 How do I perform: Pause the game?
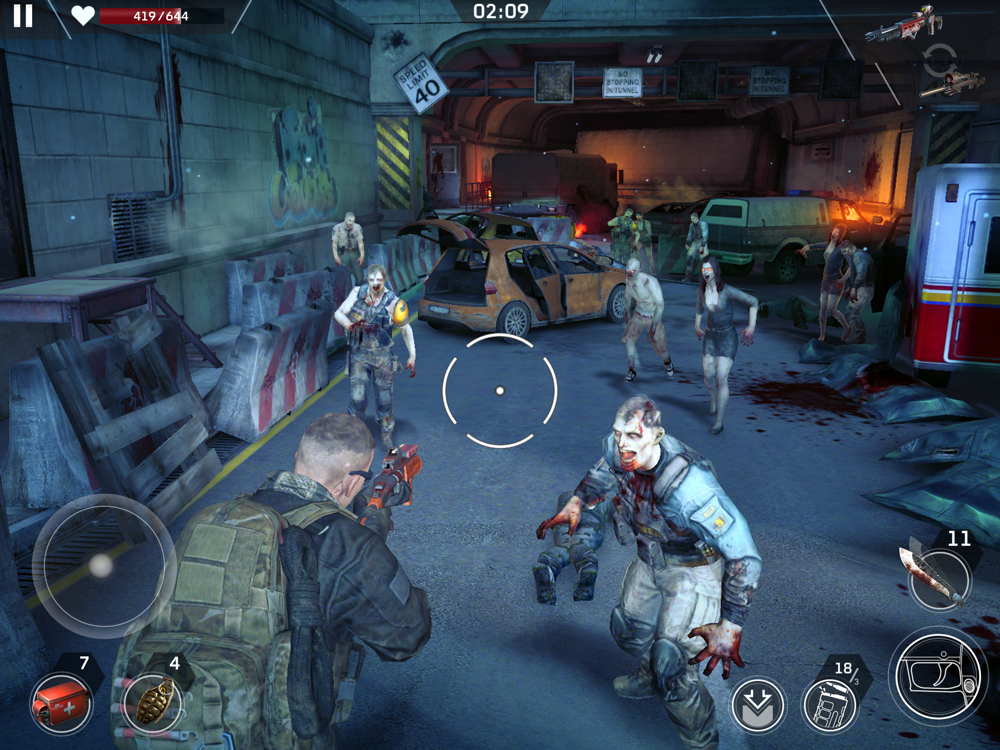(x=22, y=15)
